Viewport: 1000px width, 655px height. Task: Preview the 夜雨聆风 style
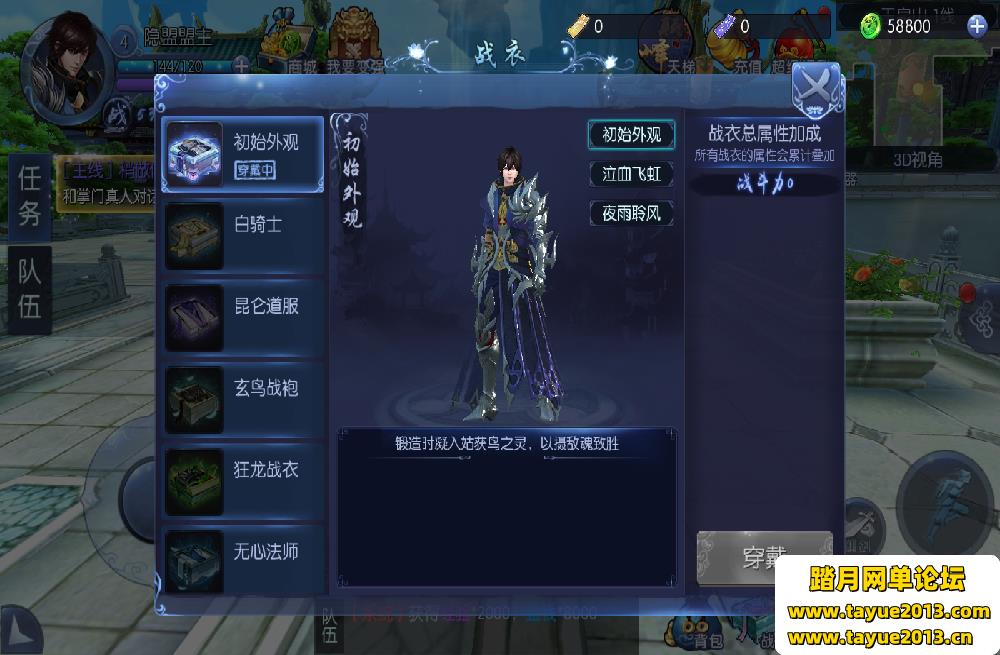coord(631,213)
